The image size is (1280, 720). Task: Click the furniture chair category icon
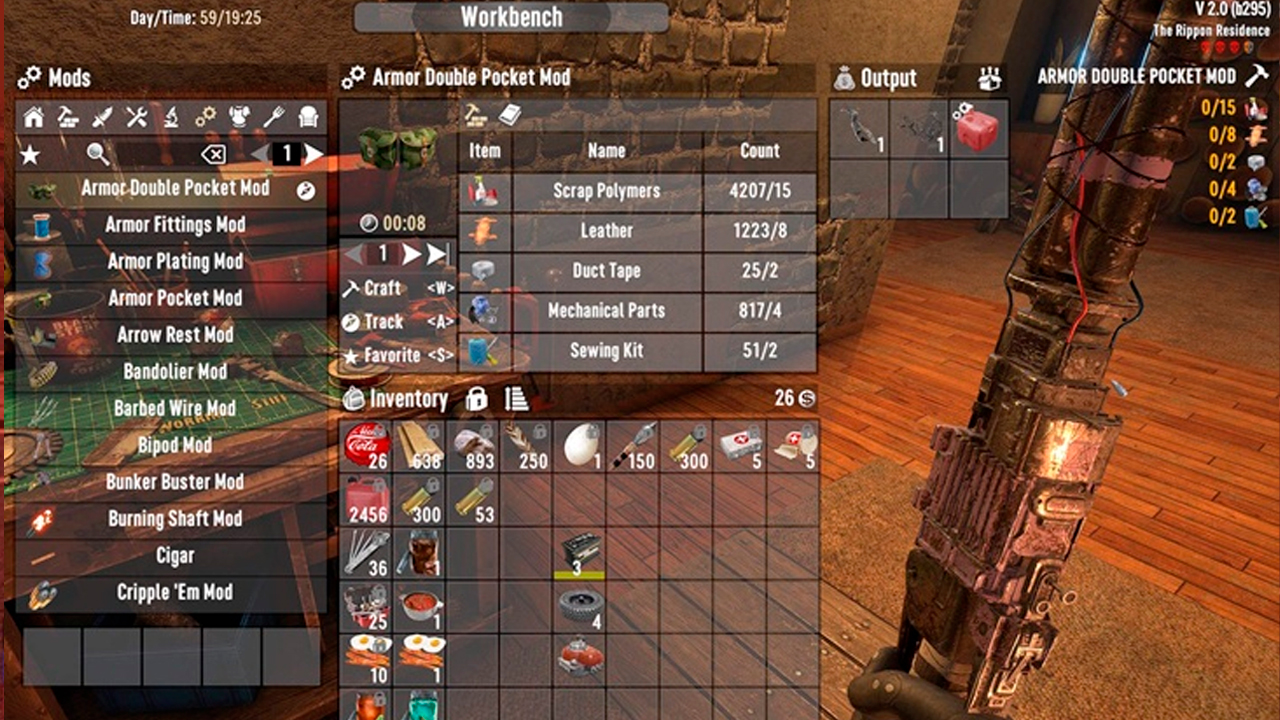pyautogui.click(x=308, y=118)
